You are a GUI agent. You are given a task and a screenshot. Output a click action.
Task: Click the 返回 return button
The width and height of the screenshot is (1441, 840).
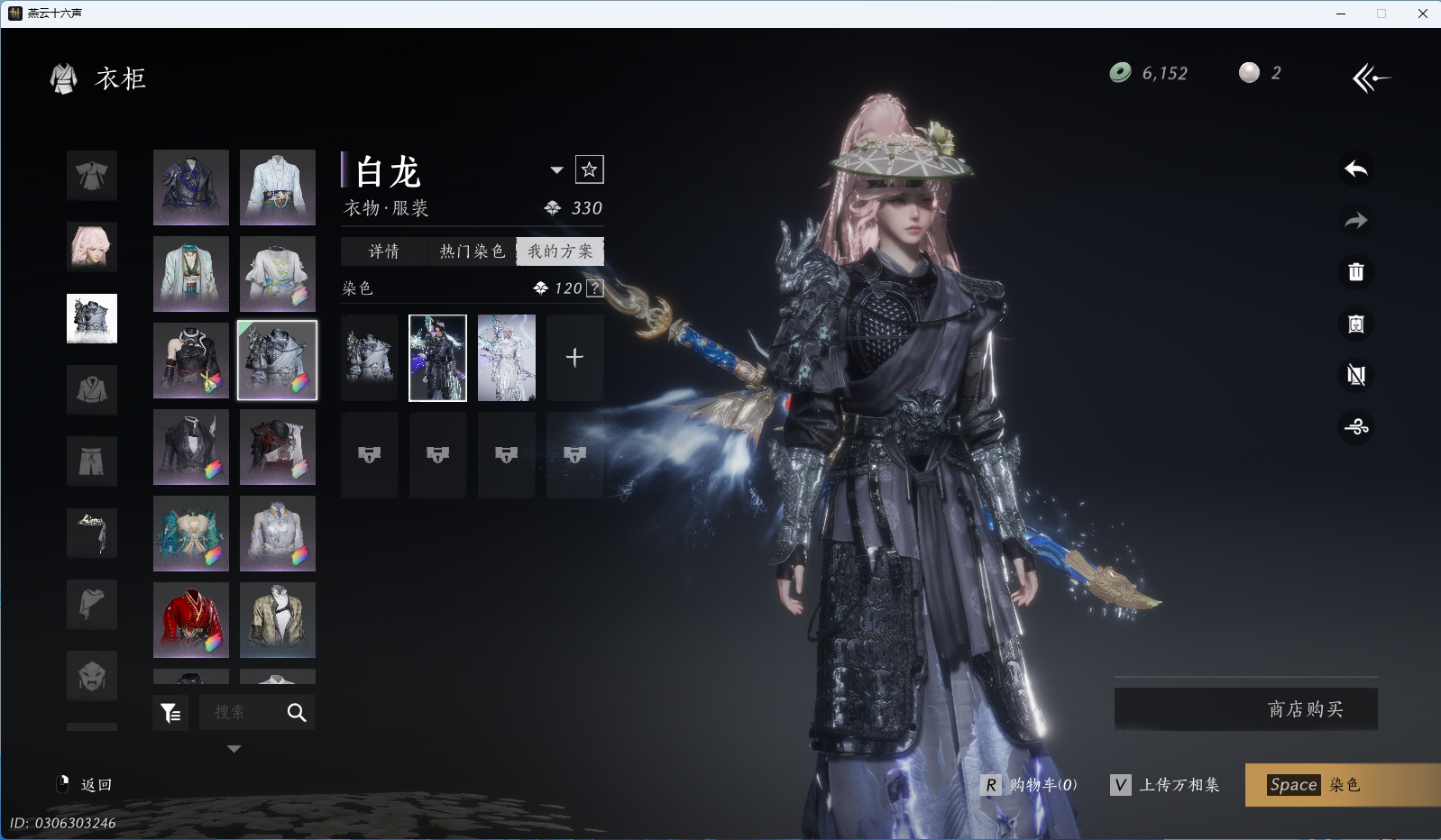point(85,785)
